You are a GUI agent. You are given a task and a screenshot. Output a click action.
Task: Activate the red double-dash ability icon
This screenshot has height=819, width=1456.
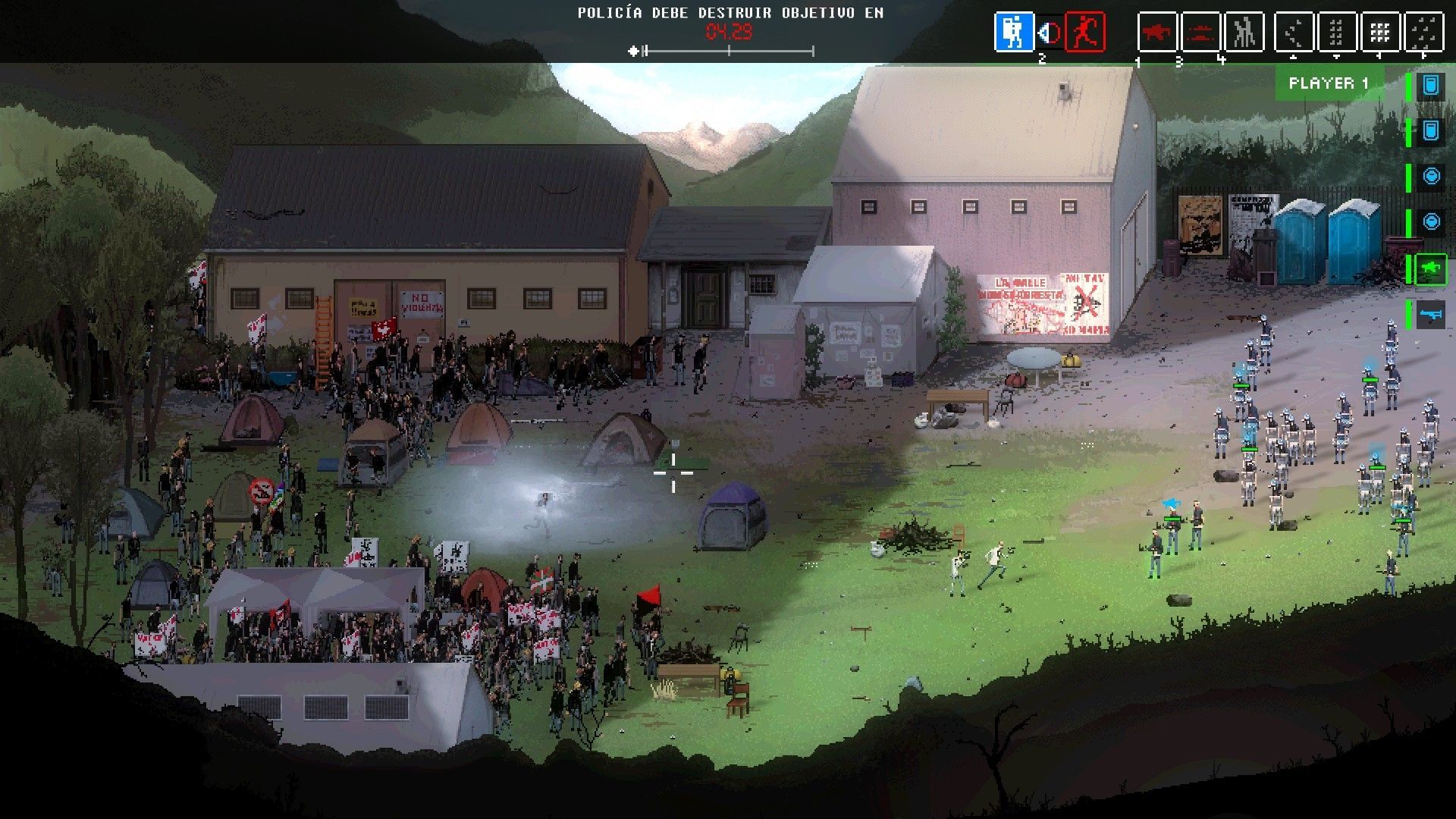1200,33
